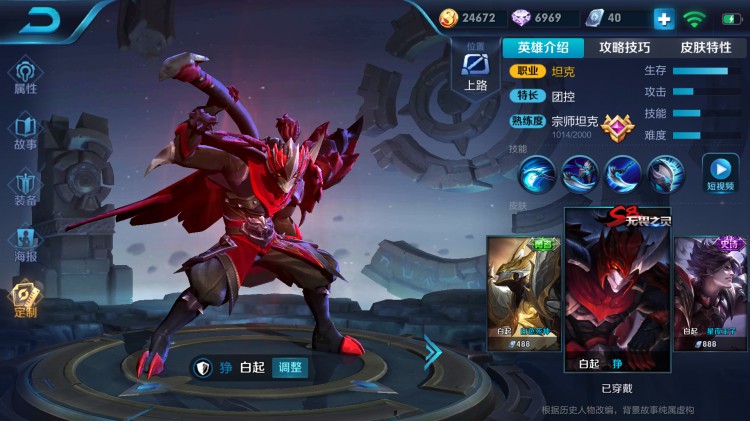Click the 上路 lane position icon
This screenshot has height=421, width=750.
pos(475,69)
